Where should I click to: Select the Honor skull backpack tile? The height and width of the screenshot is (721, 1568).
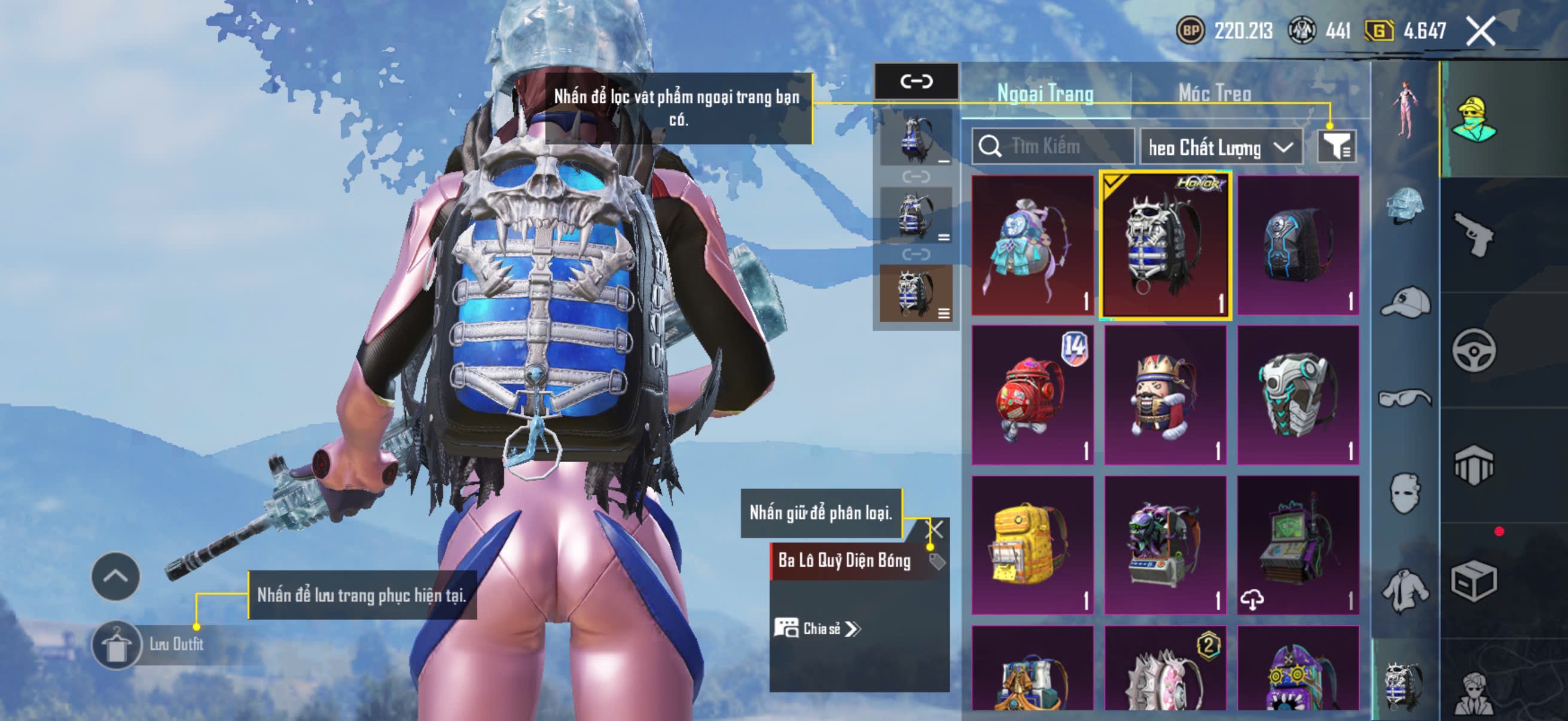click(1165, 246)
